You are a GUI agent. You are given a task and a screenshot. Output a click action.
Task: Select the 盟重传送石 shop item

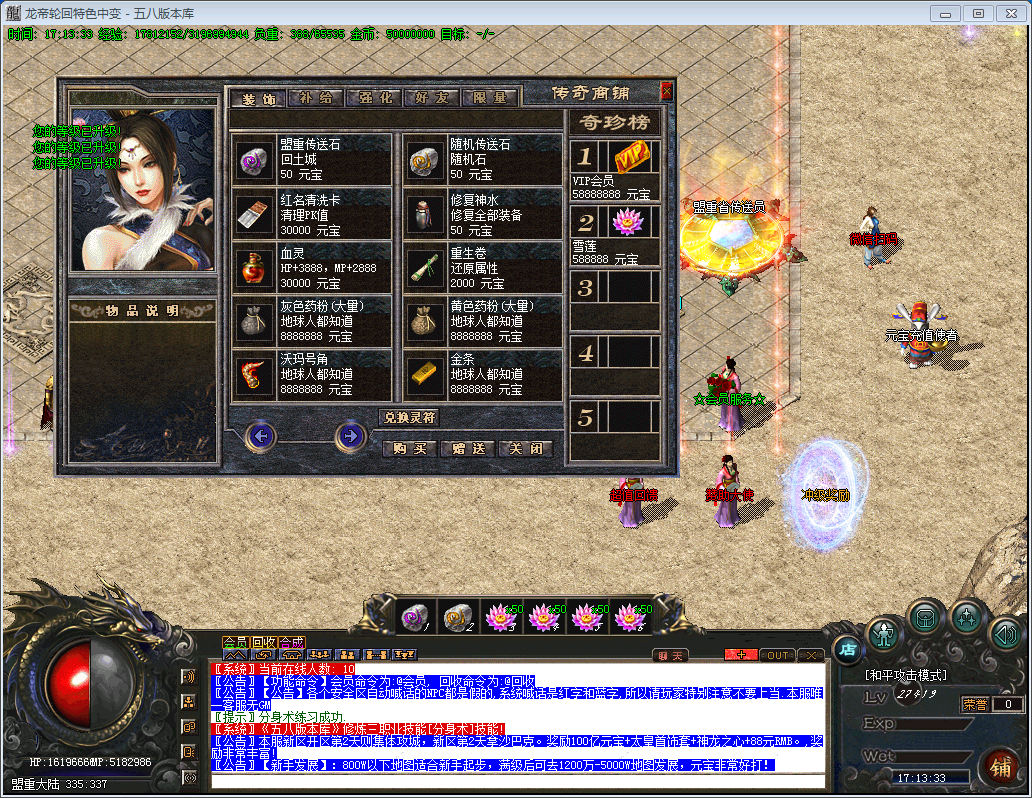[312, 159]
